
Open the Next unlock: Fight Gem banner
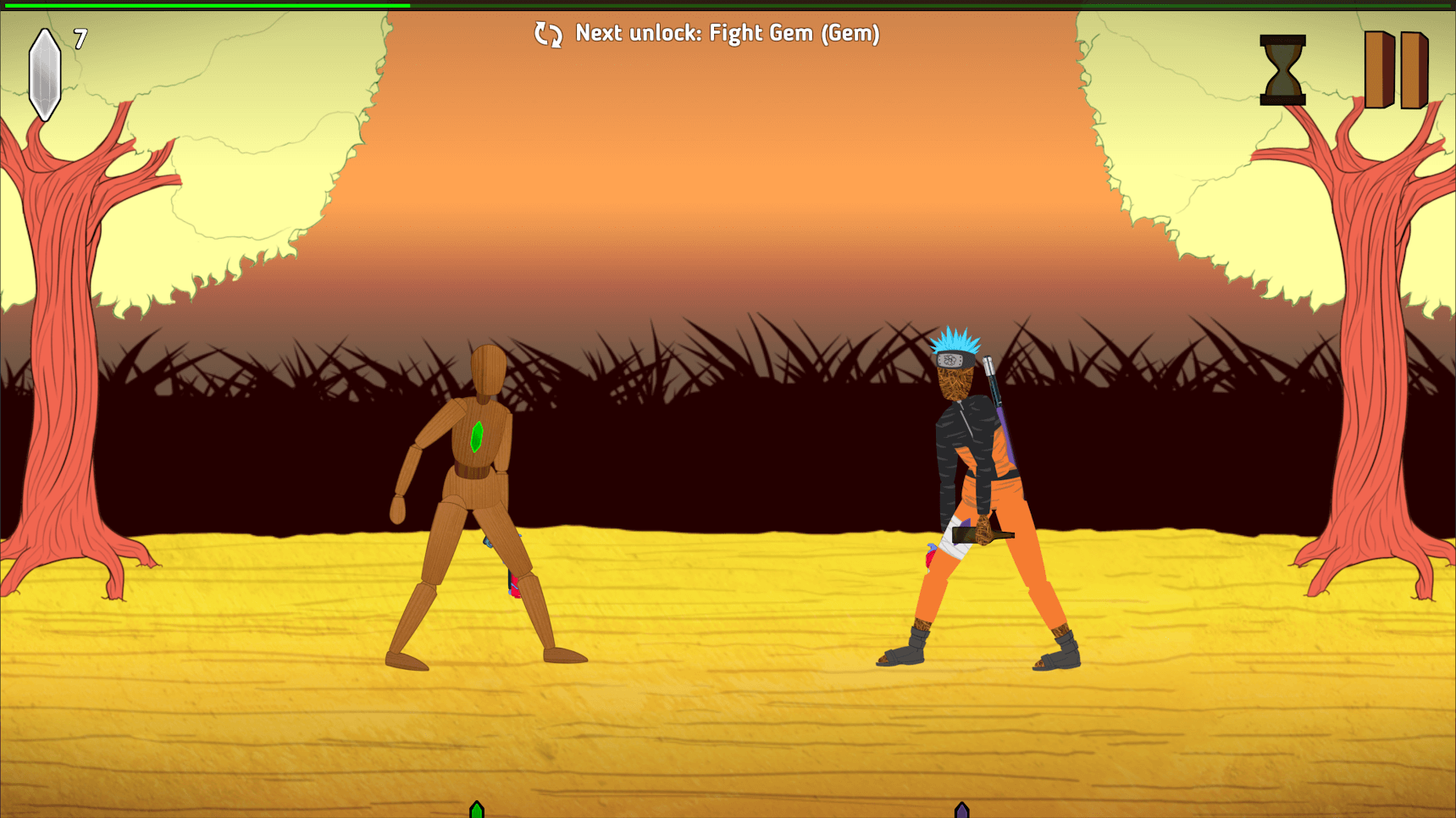[727, 34]
